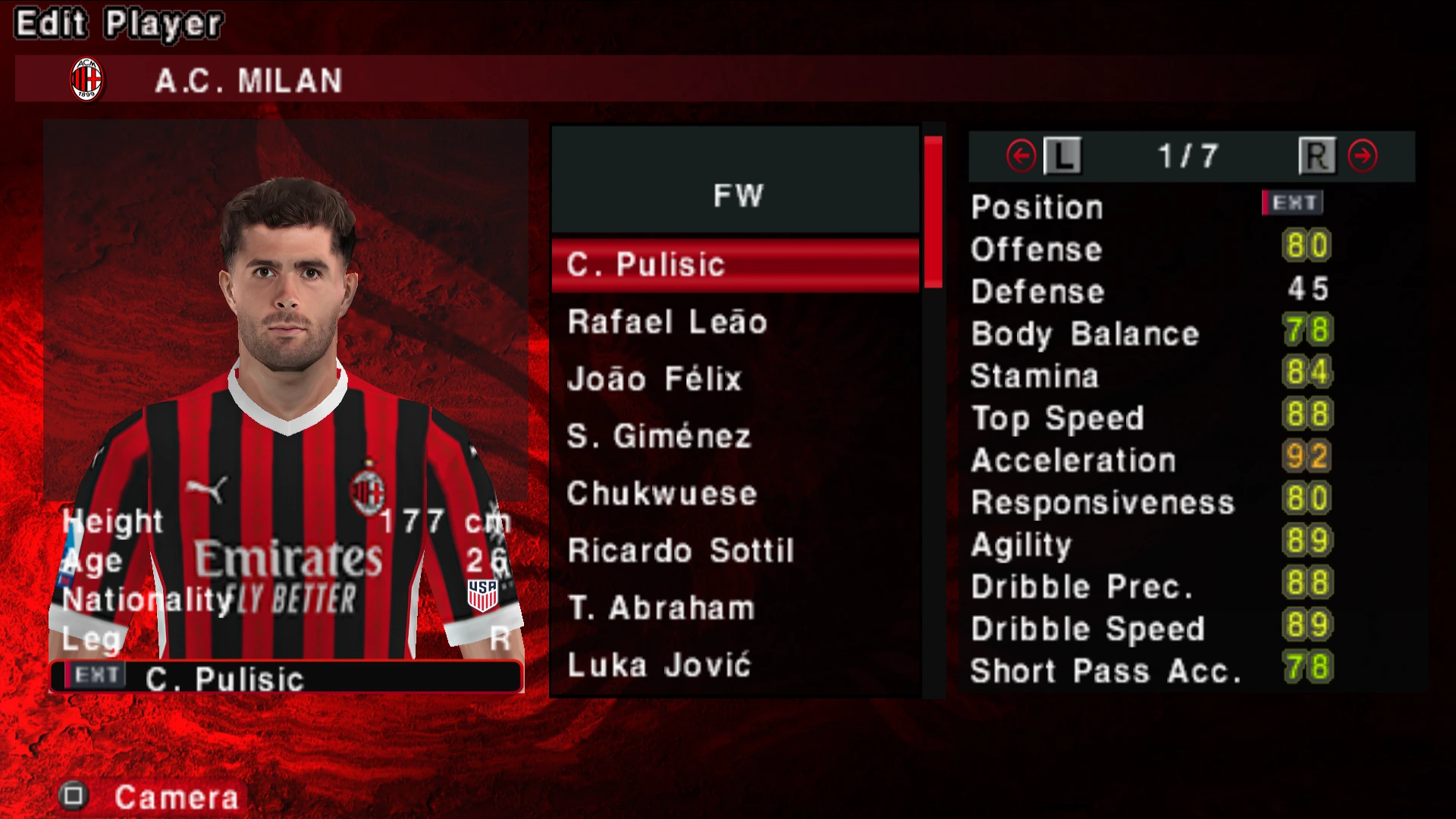Go to the next stats page arrow
This screenshot has height=819, width=1456.
pyautogui.click(x=1362, y=156)
